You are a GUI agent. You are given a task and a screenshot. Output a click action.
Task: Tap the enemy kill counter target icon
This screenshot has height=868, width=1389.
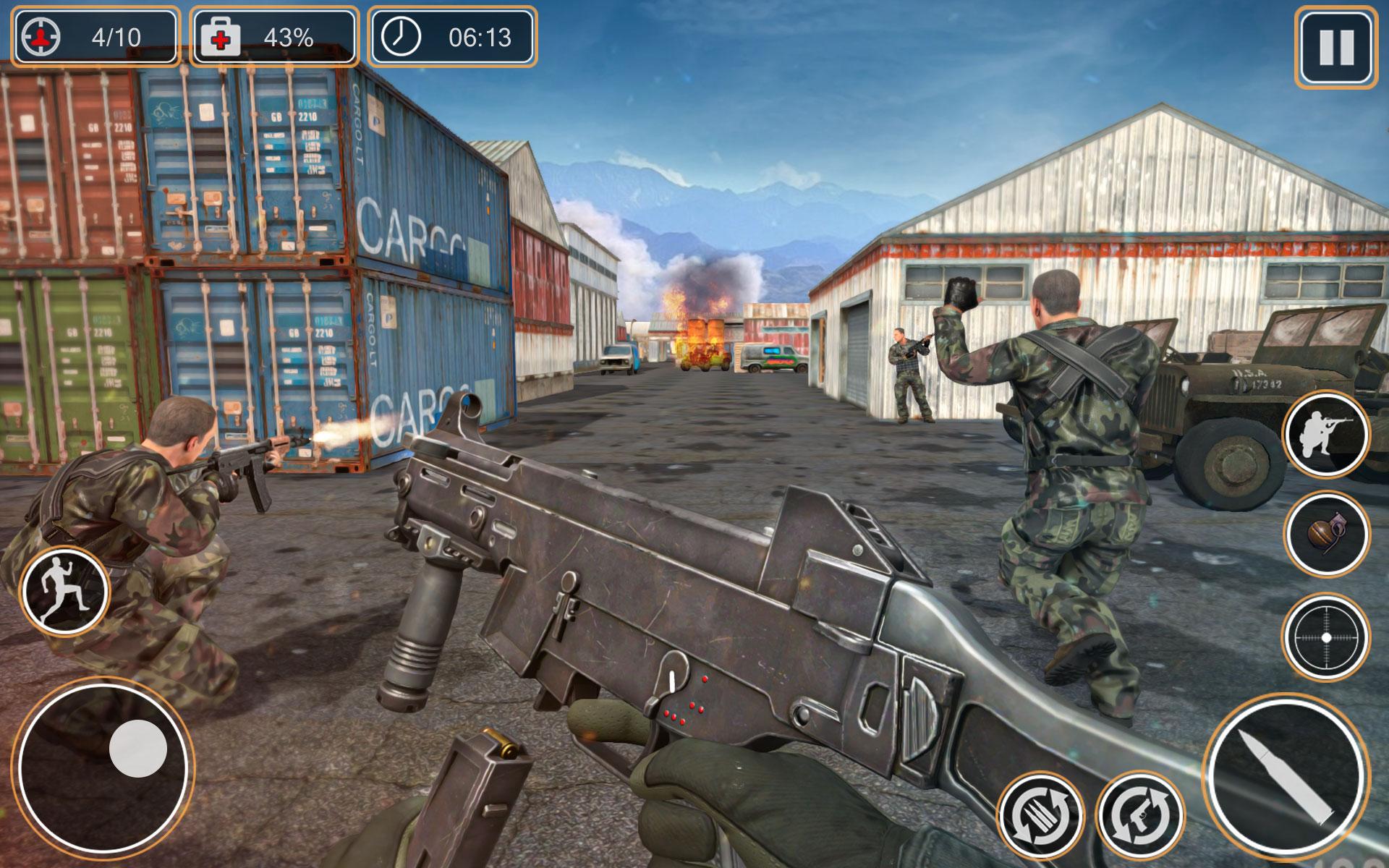40,35
